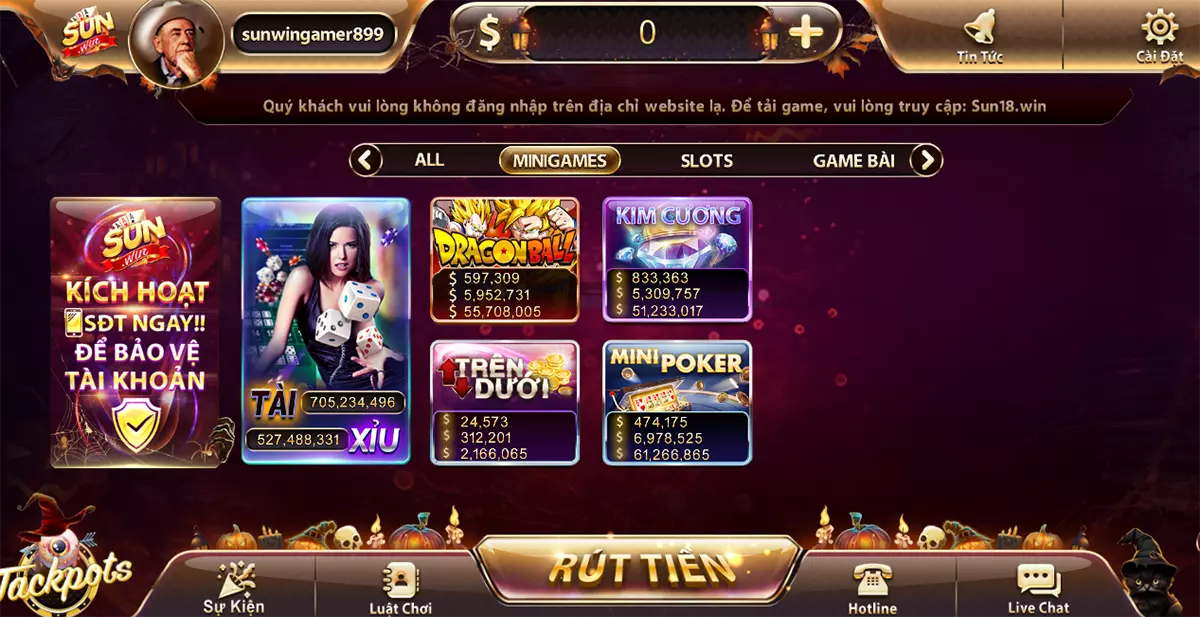Screen dimensions: 1200x617
Task: Switch to the SLOTS tab
Action: 706,160
